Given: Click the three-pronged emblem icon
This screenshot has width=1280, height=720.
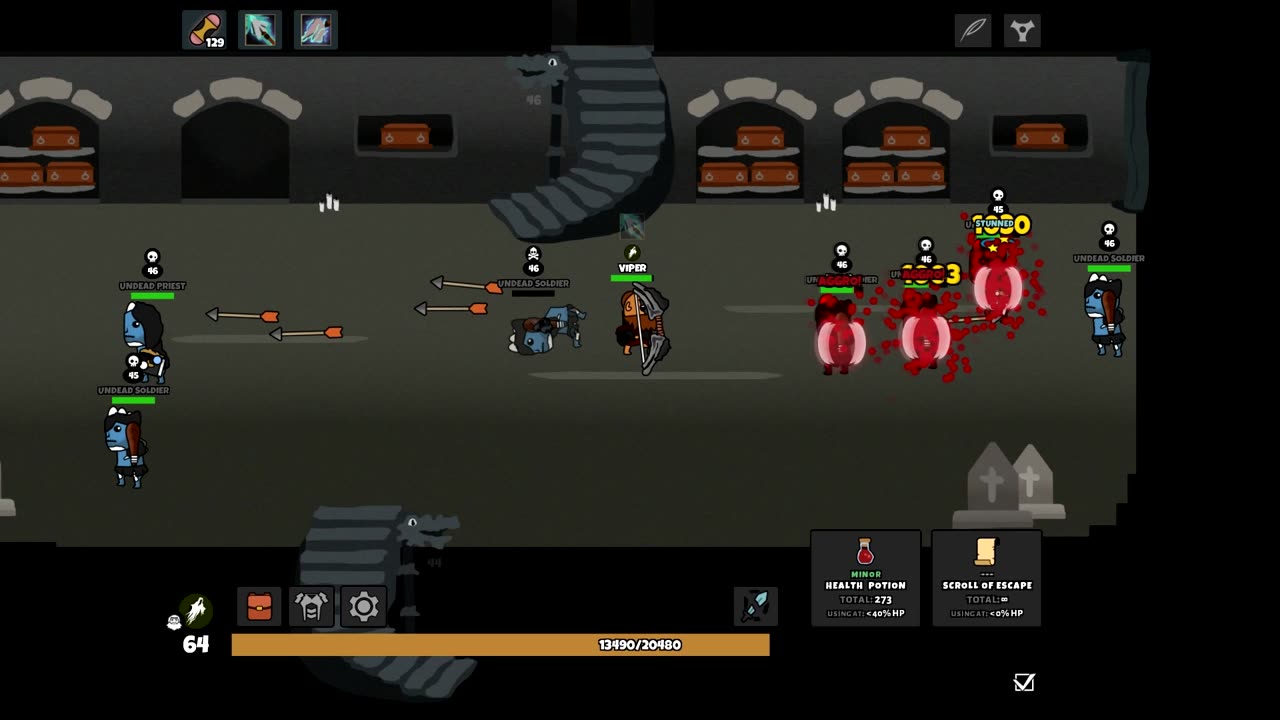Looking at the screenshot, I should pos(1021,30).
